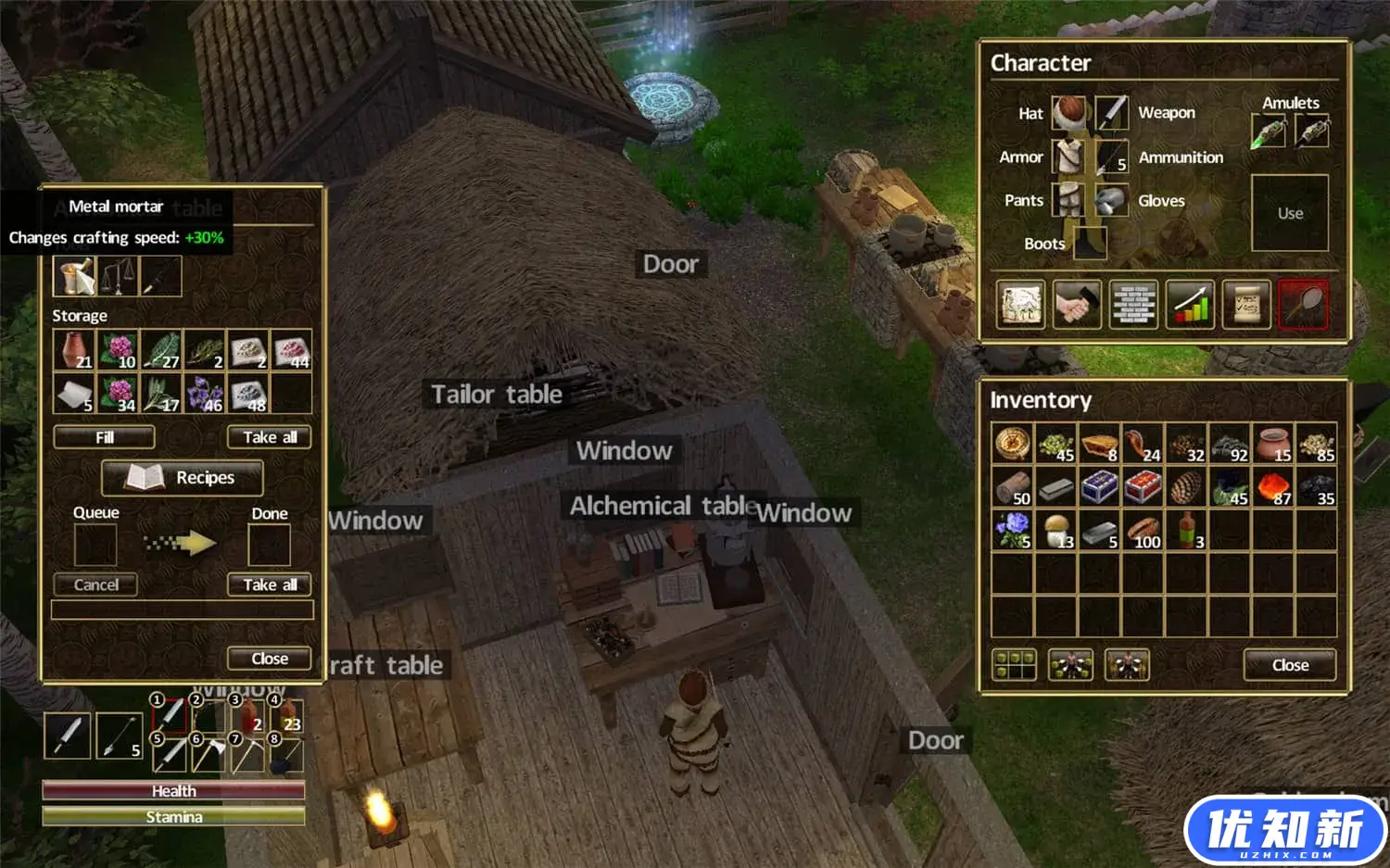Open the map icon in Character panel
Viewport: 1390px width, 868px height.
click(1020, 304)
